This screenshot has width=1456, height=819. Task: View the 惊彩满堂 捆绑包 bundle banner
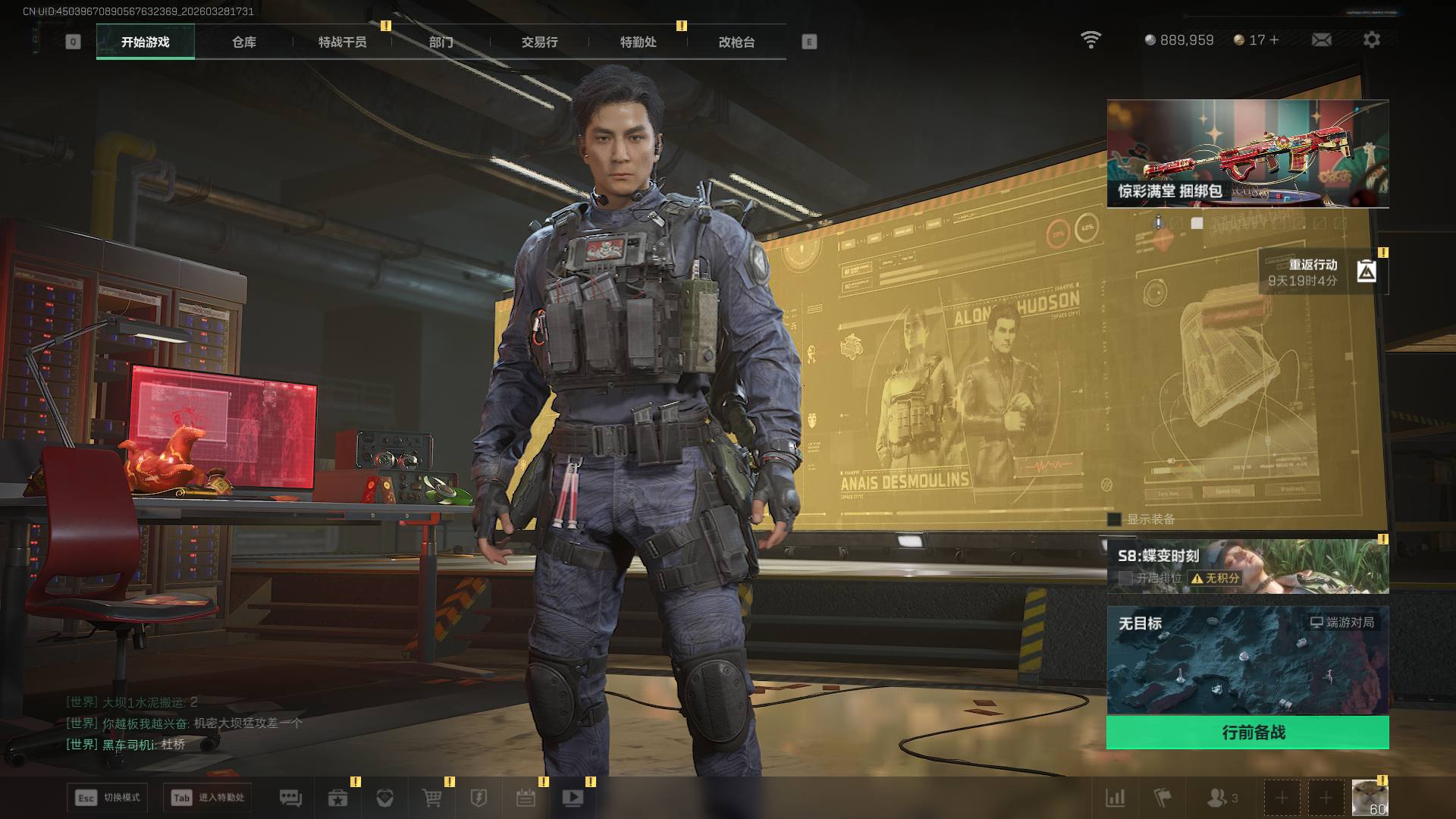(x=1247, y=153)
